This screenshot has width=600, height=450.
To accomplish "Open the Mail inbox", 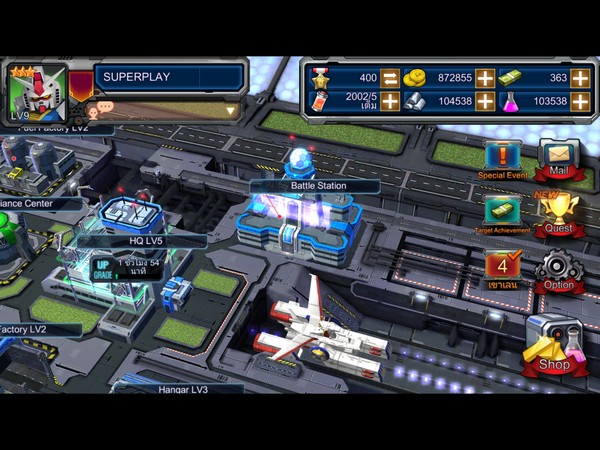I will 558,157.
